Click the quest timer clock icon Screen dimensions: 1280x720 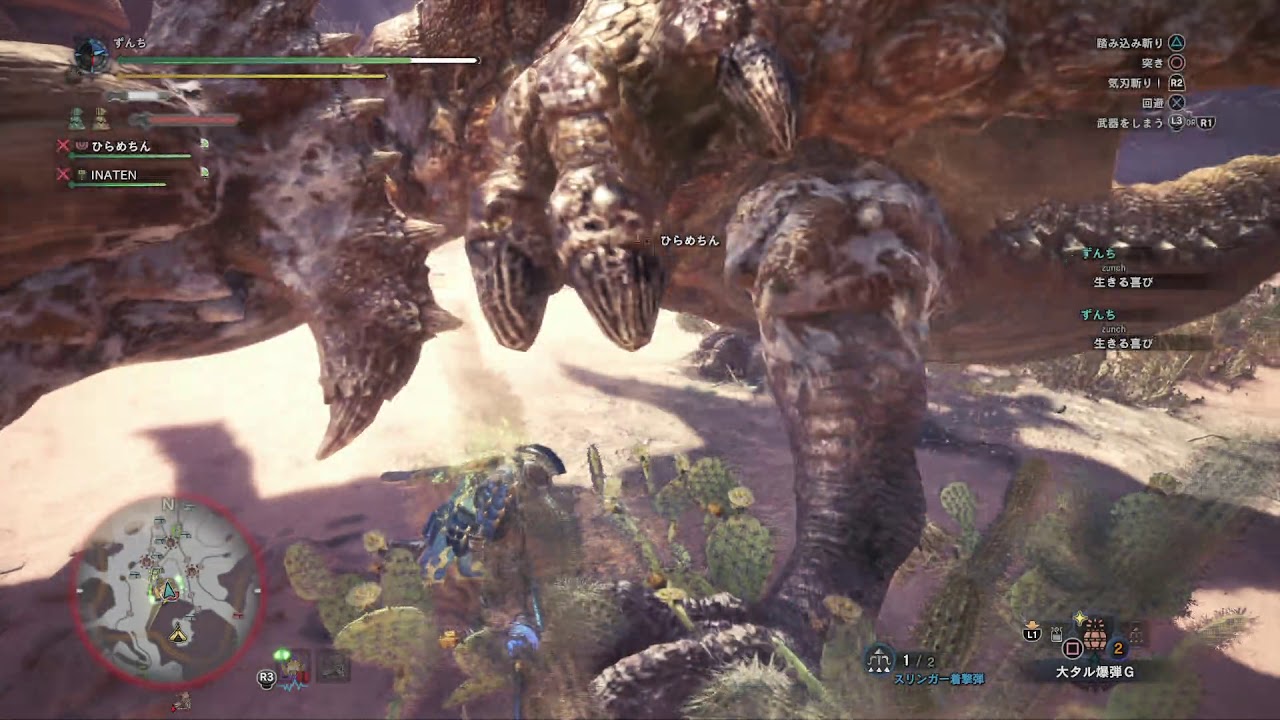tap(92, 56)
